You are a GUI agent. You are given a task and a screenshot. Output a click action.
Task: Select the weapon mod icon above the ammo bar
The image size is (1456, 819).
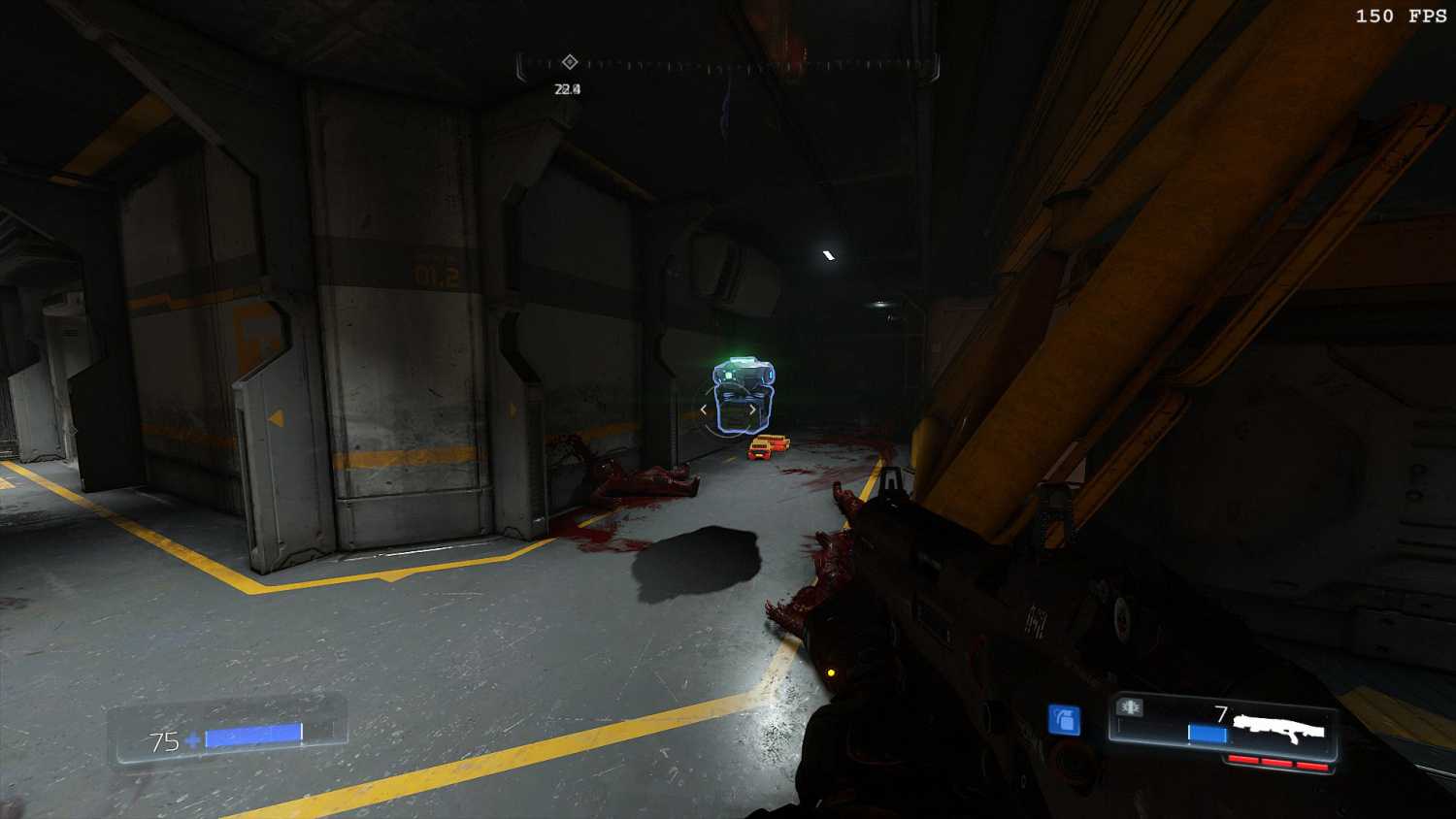[1130, 707]
